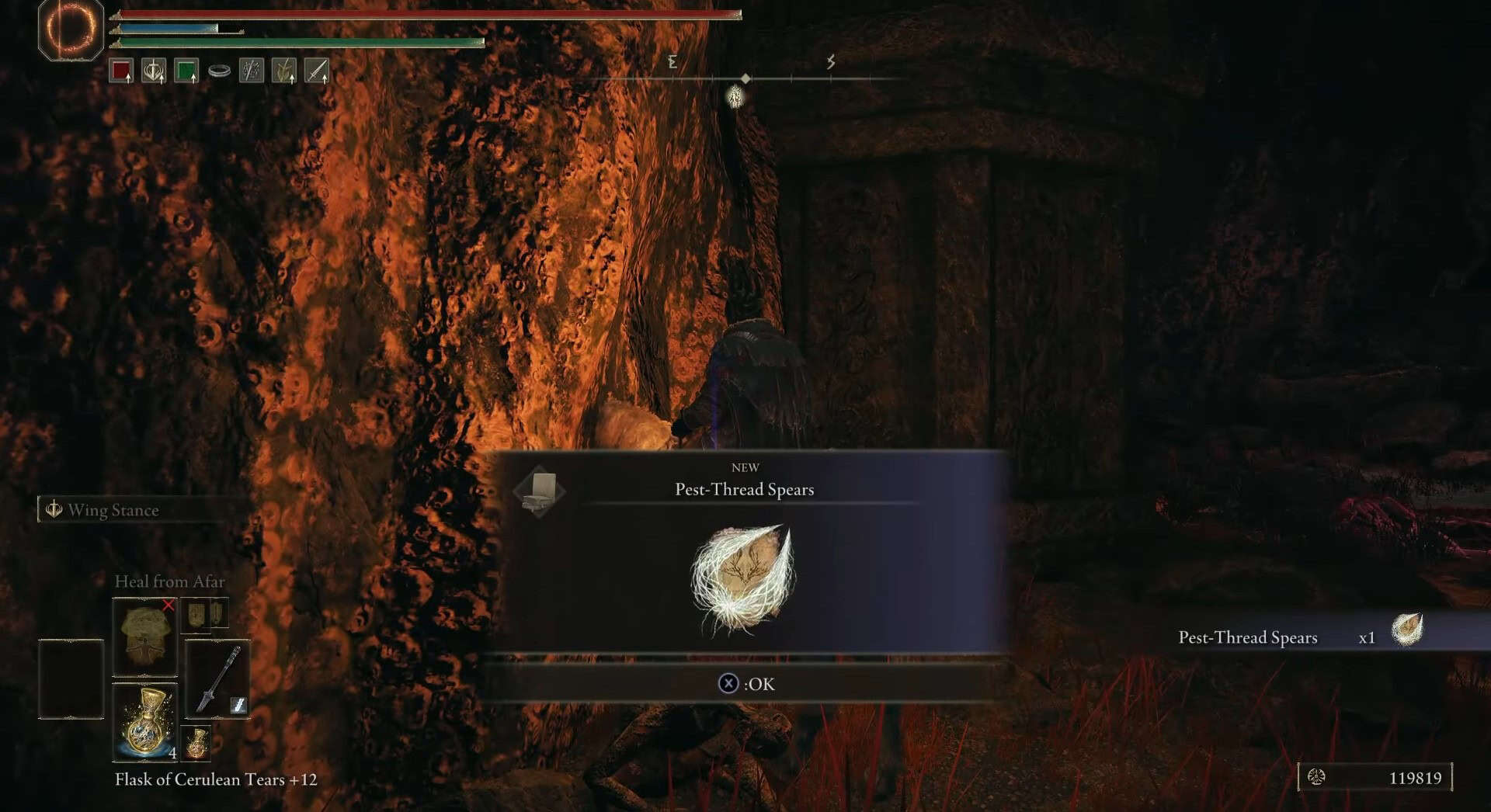Click the compass bar at the top
Image resolution: width=1491 pixels, height=812 pixels.
[745, 78]
